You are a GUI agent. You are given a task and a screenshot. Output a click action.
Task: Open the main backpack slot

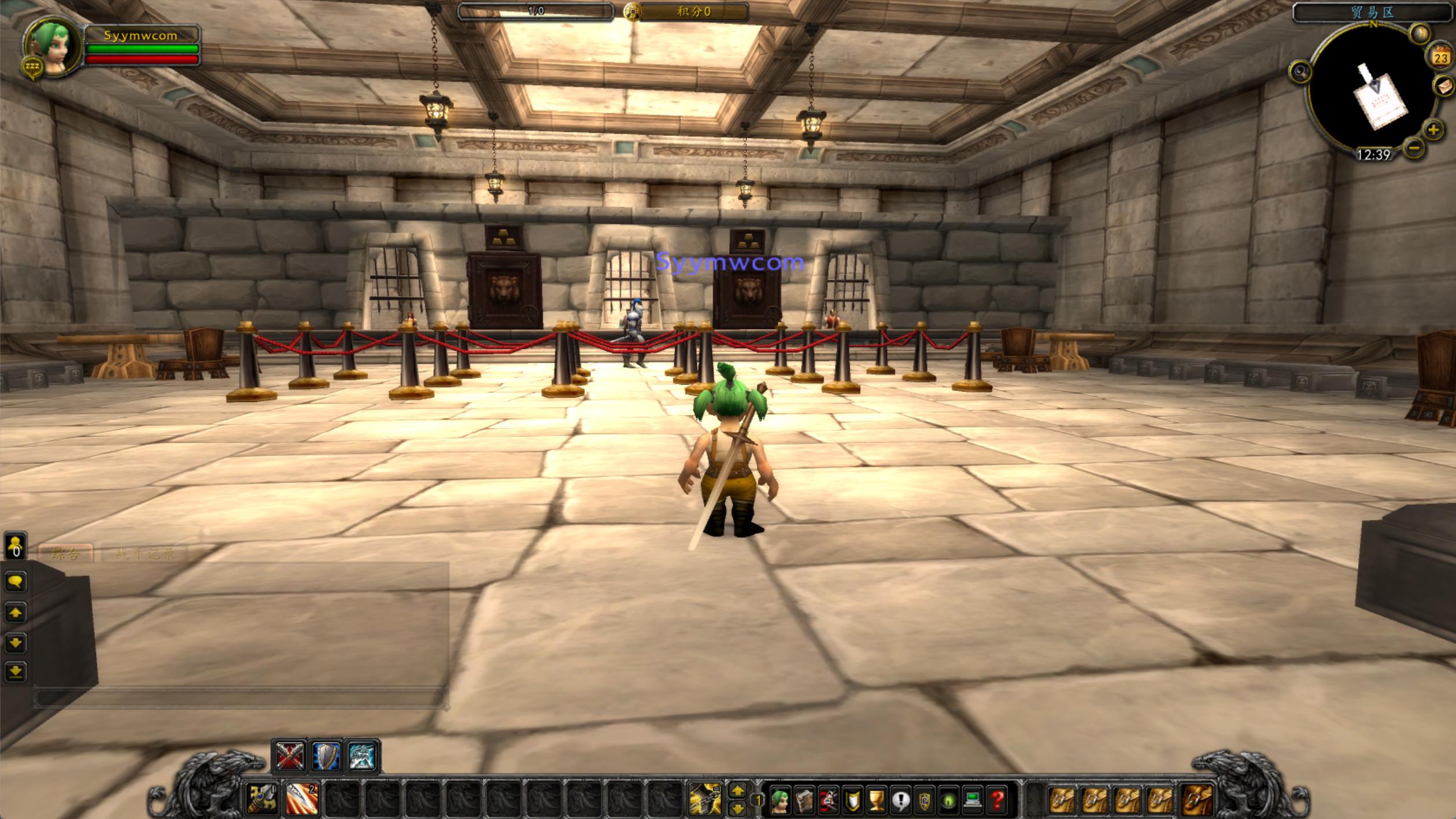[x=1196, y=800]
